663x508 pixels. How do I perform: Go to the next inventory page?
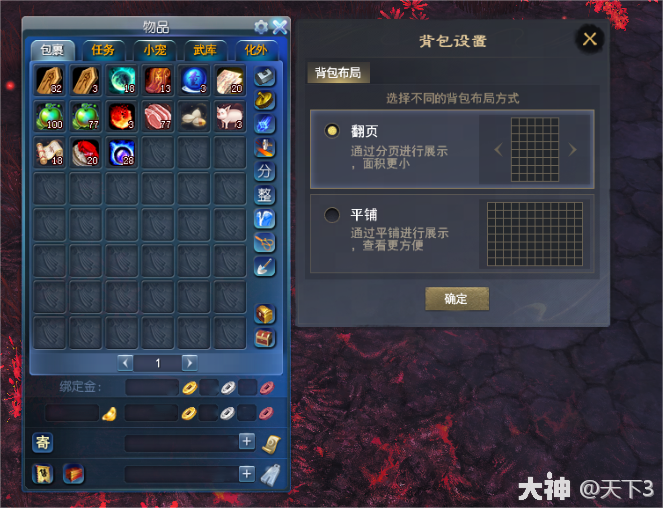coord(190,362)
